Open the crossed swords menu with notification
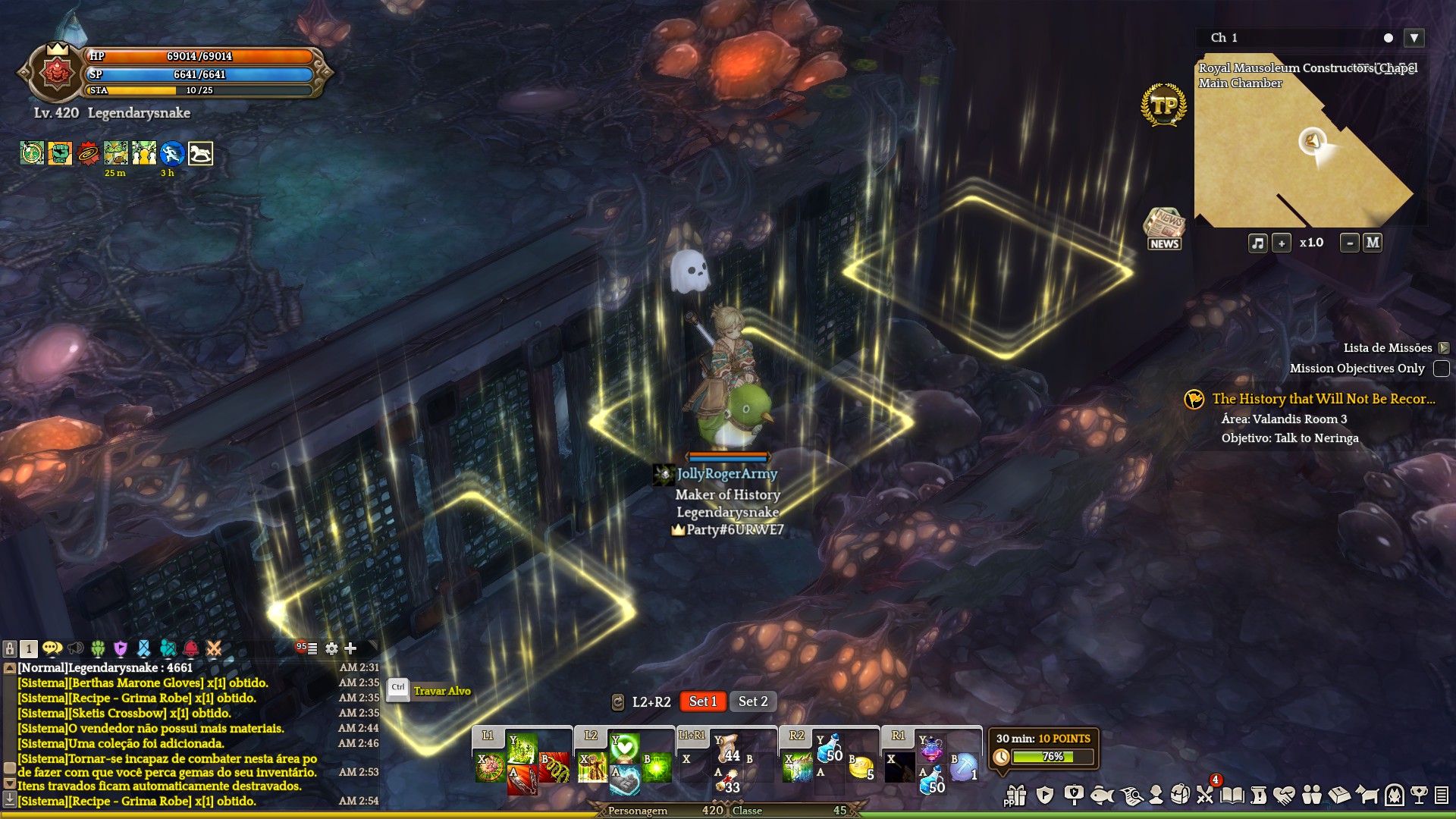Image resolution: width=1456 pixels, height=819 pixels. pos(1205,794)
